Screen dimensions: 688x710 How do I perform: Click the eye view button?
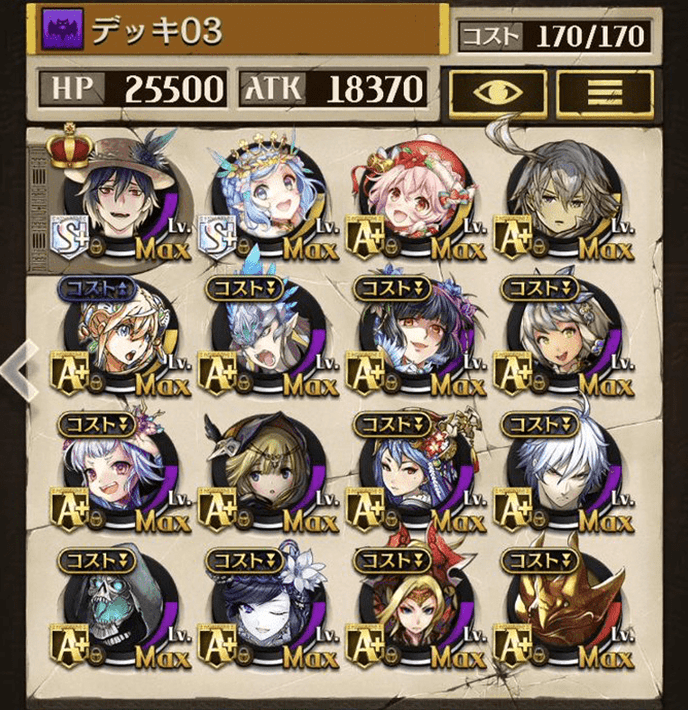coord(496,89)
